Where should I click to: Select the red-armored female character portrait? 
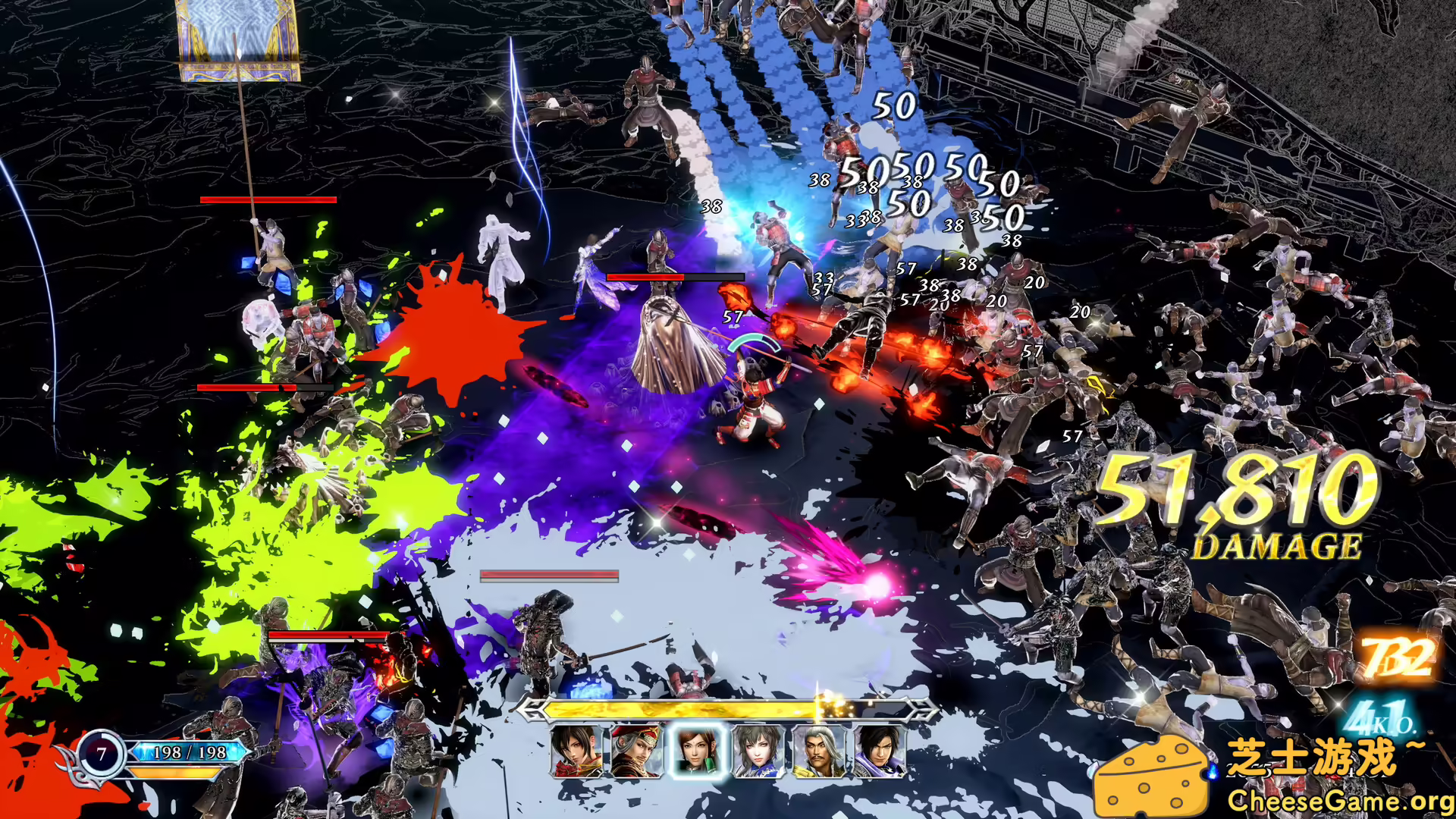click(x=576, y=751)
